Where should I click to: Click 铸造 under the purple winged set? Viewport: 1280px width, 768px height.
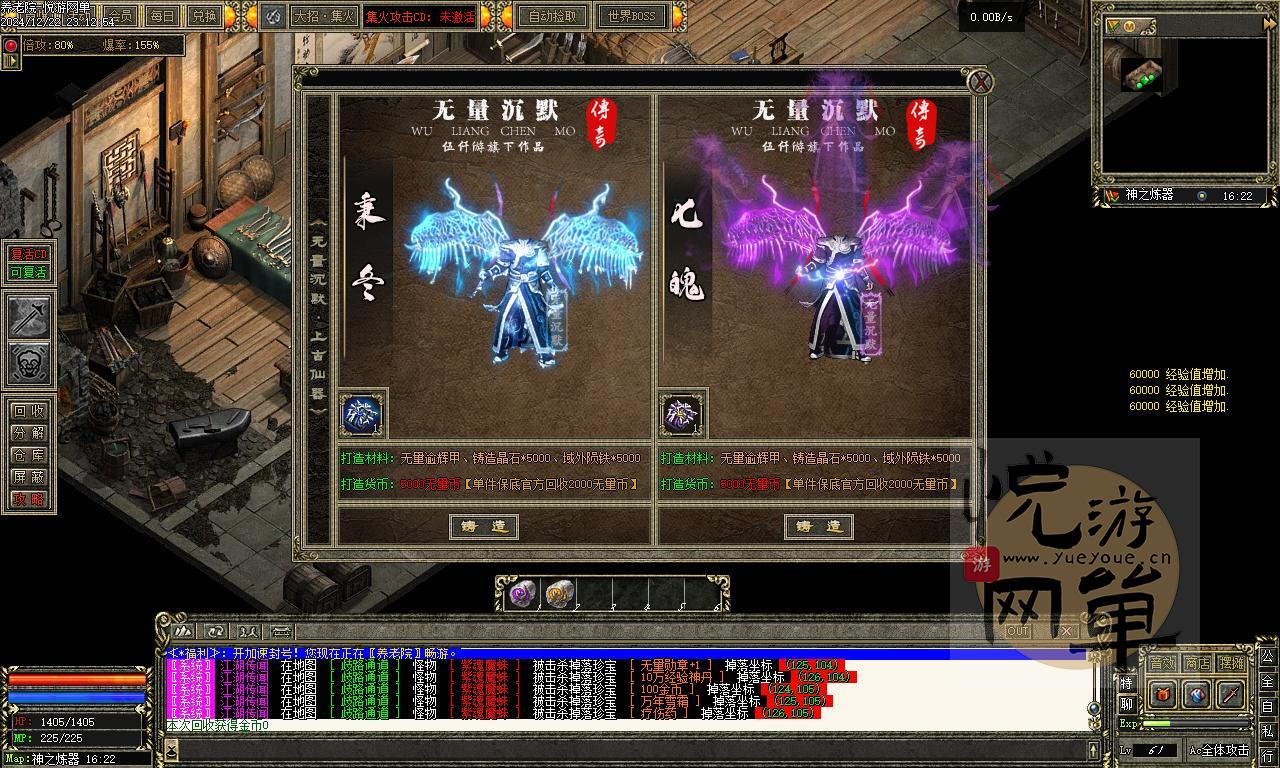[818, 526]
